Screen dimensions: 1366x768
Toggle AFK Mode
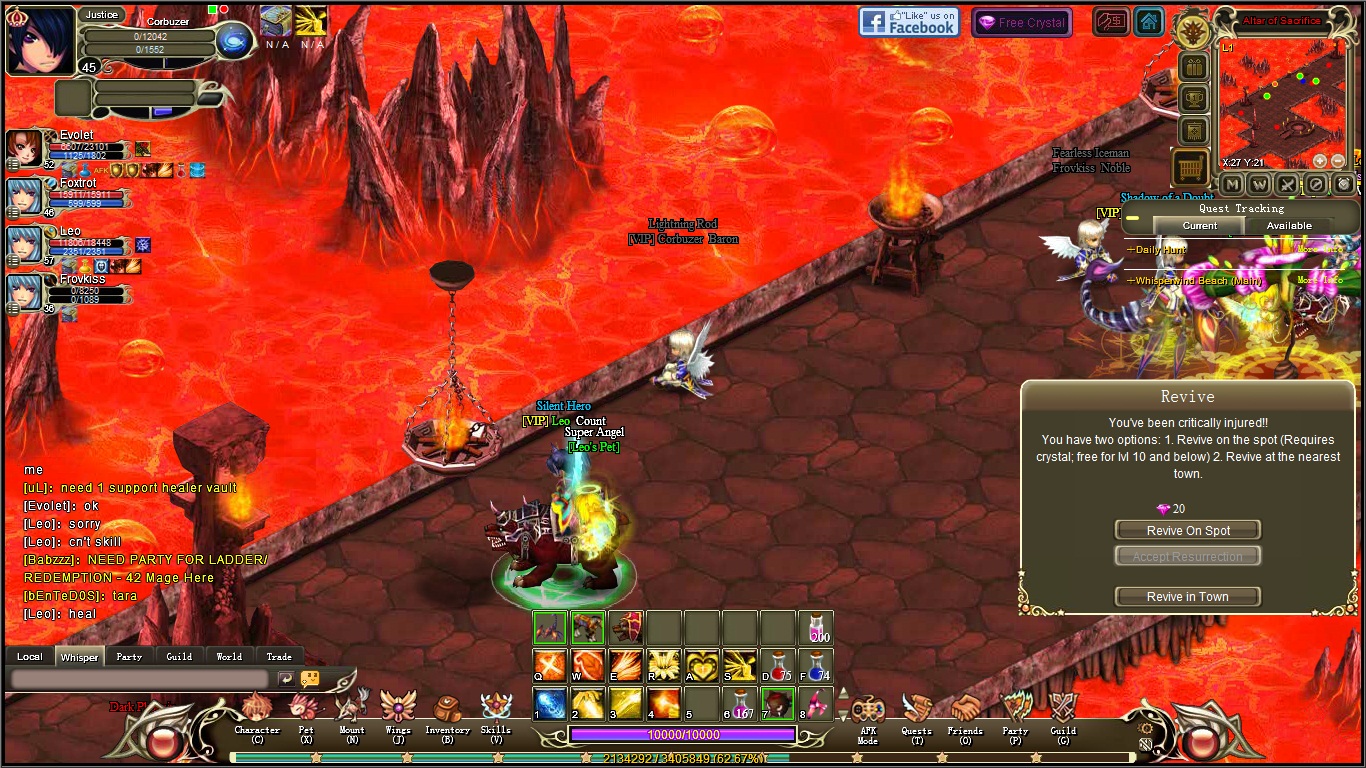(x=867, y=714)
